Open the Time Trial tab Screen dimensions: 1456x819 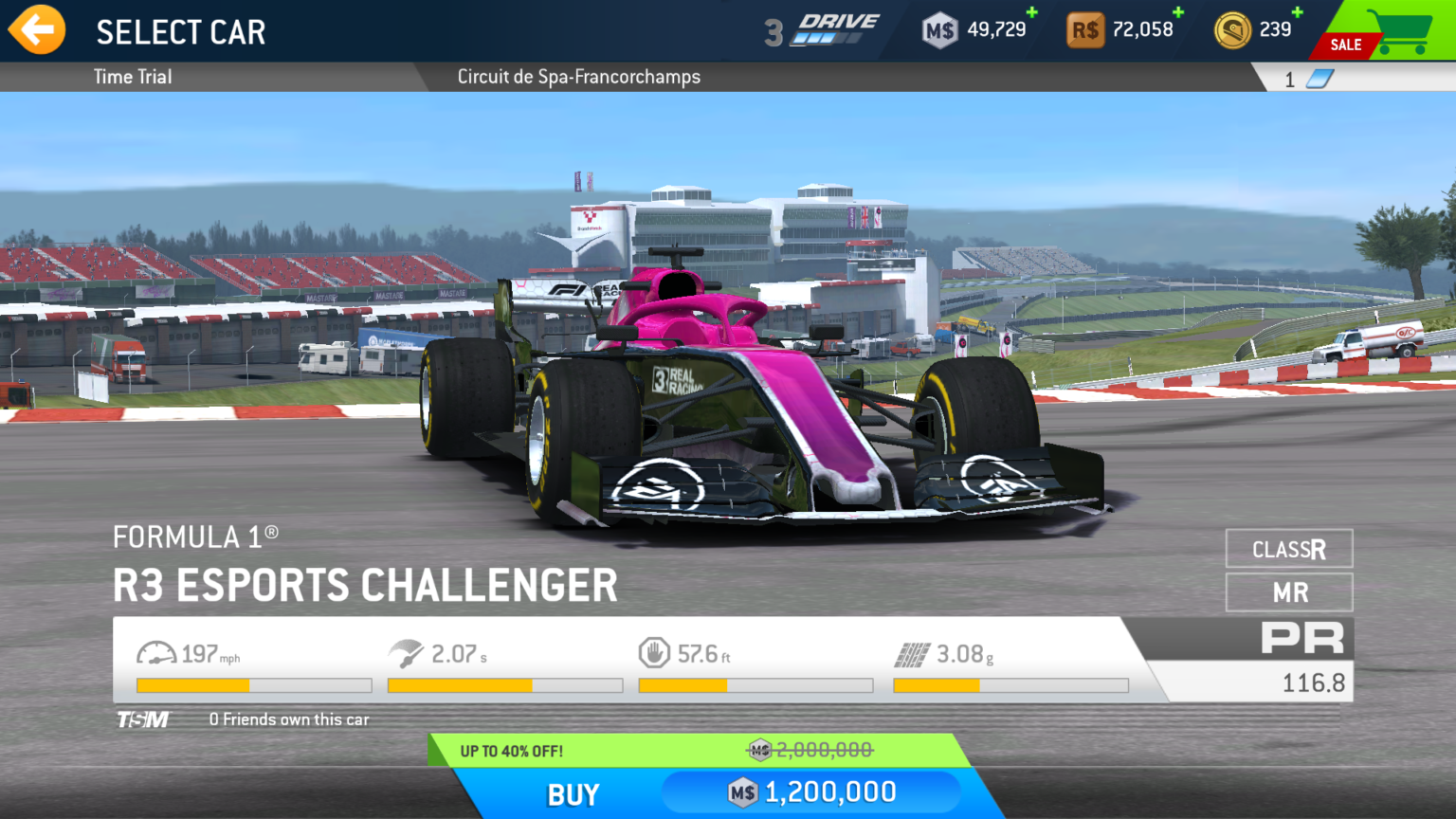pos(132,77)
